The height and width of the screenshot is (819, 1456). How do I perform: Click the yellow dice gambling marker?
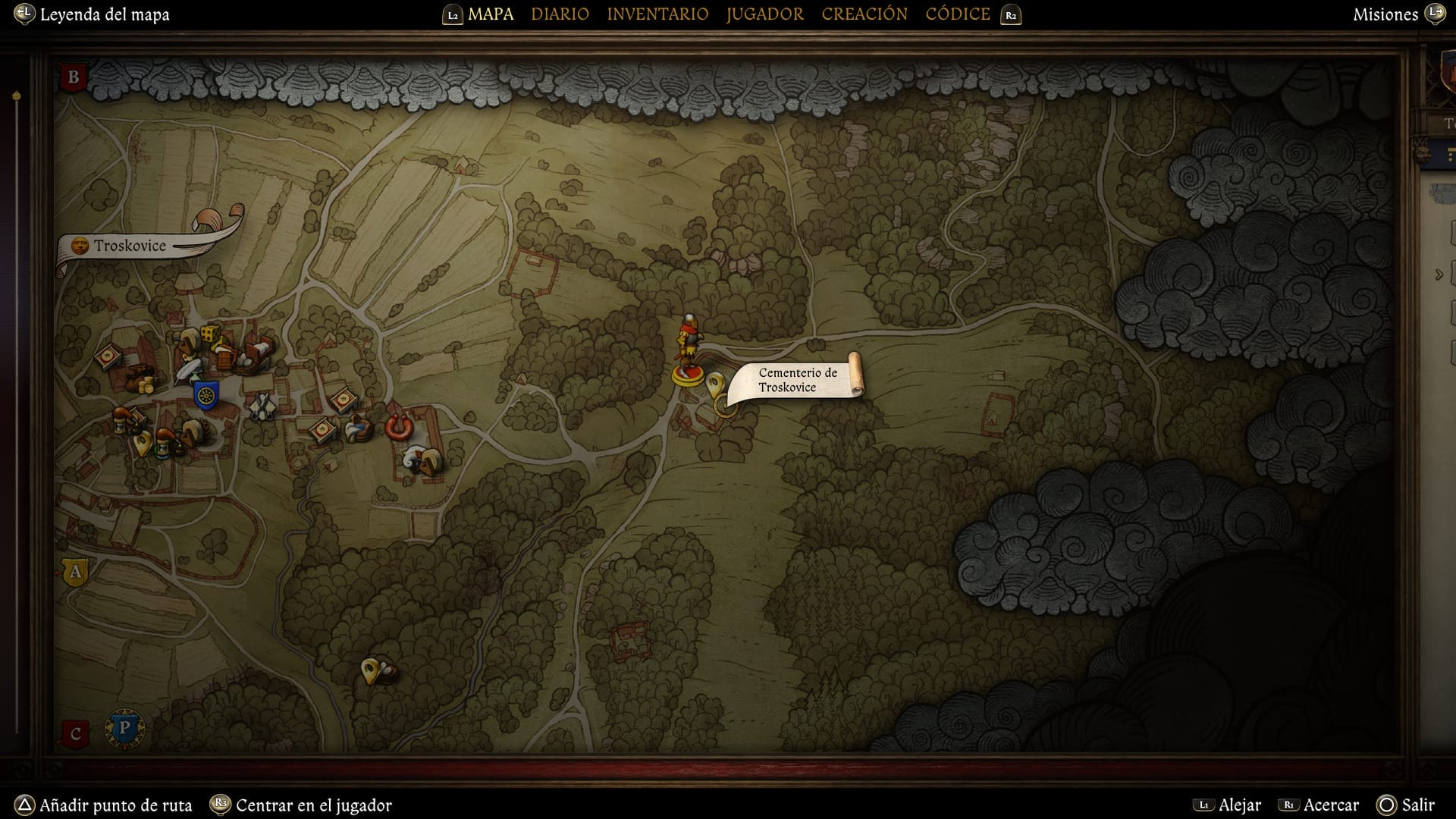(x=210, y=334)
